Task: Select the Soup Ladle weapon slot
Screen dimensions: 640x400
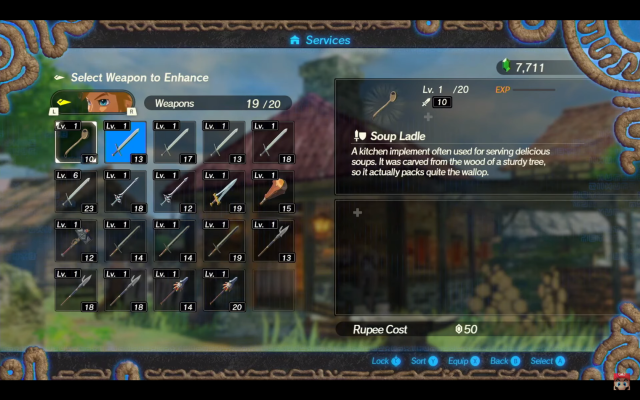Action: 76,142
